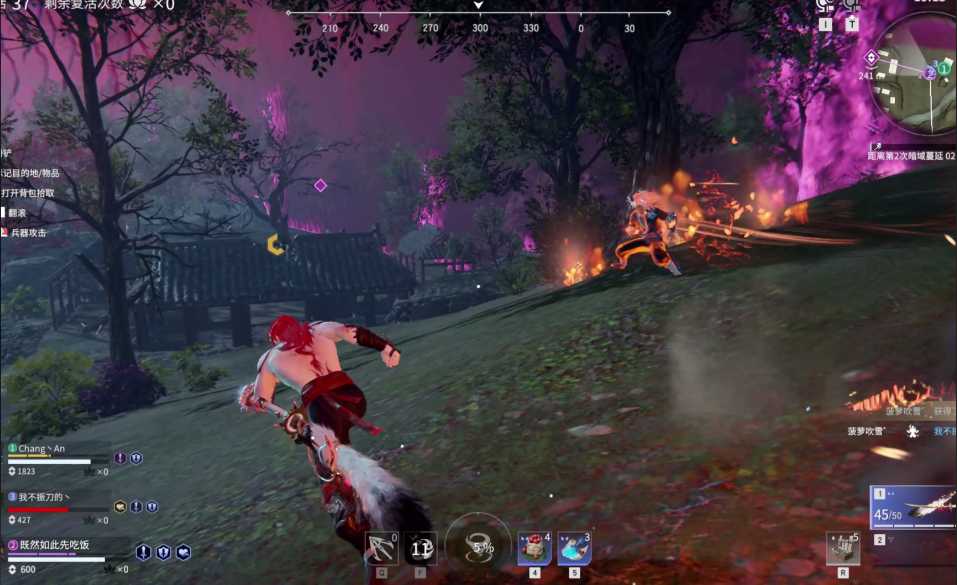
Task: Activate the grappling hook skill icon
Action: pyautogui.click(x=381, y=549)
